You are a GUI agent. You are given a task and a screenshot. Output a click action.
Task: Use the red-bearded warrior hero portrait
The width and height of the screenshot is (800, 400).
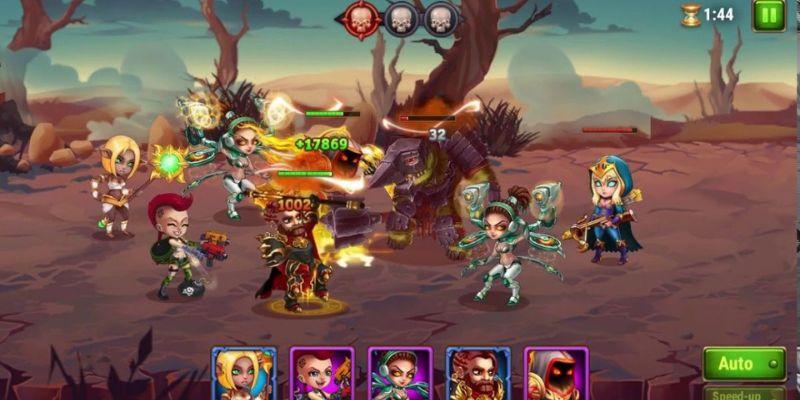pyautogui.click(x=478, y=376)
